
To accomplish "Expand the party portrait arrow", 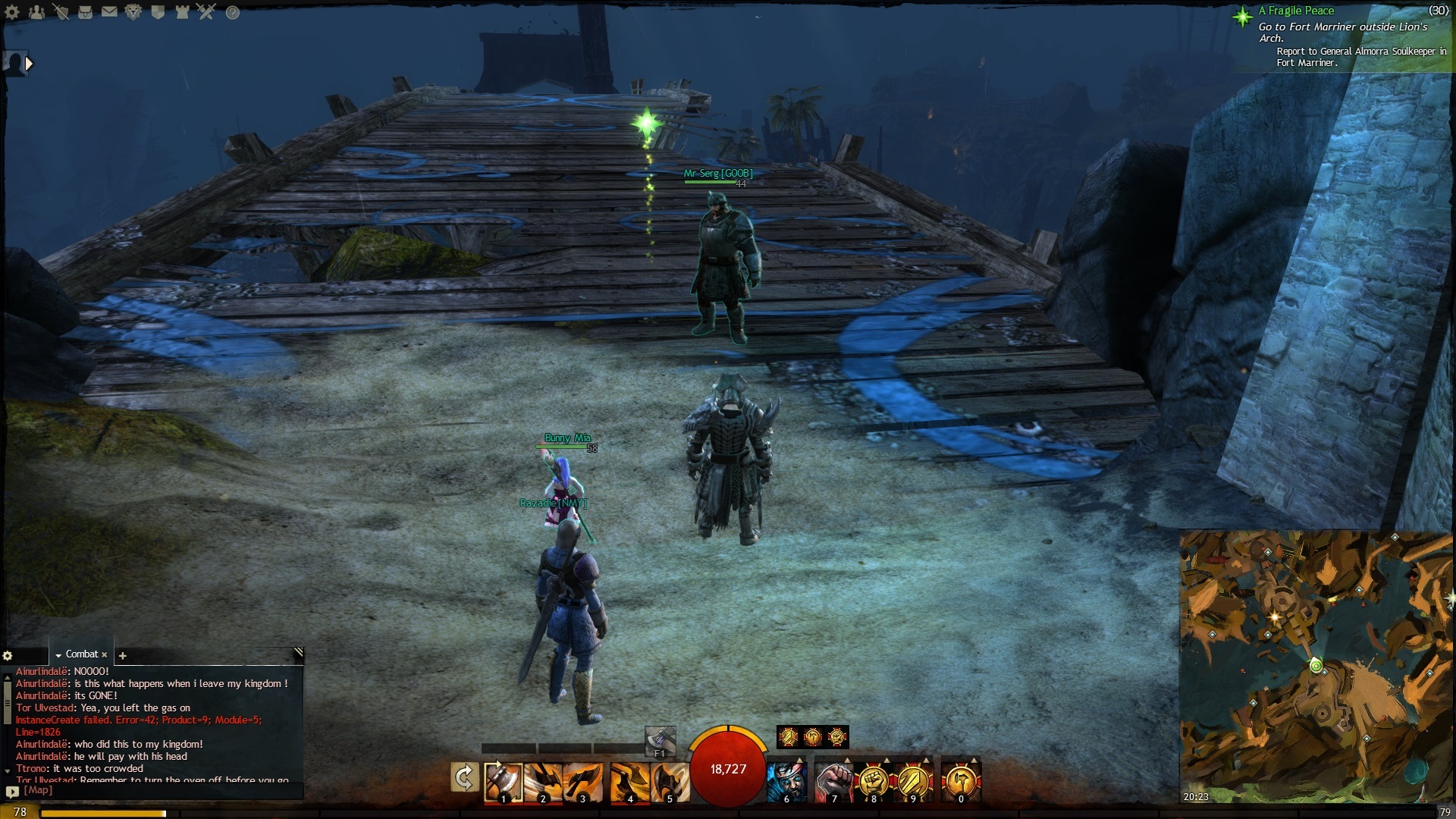I will [29, 64].
